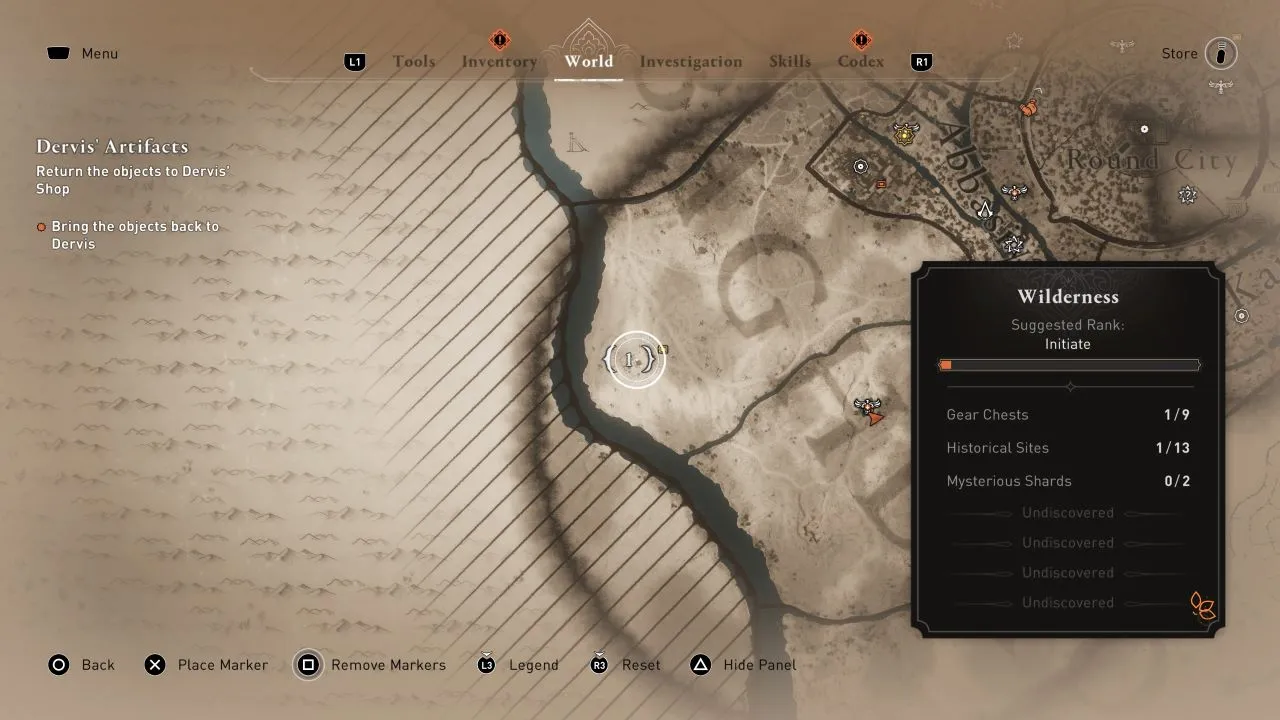Open the map Legend

[x=517, y=665]
